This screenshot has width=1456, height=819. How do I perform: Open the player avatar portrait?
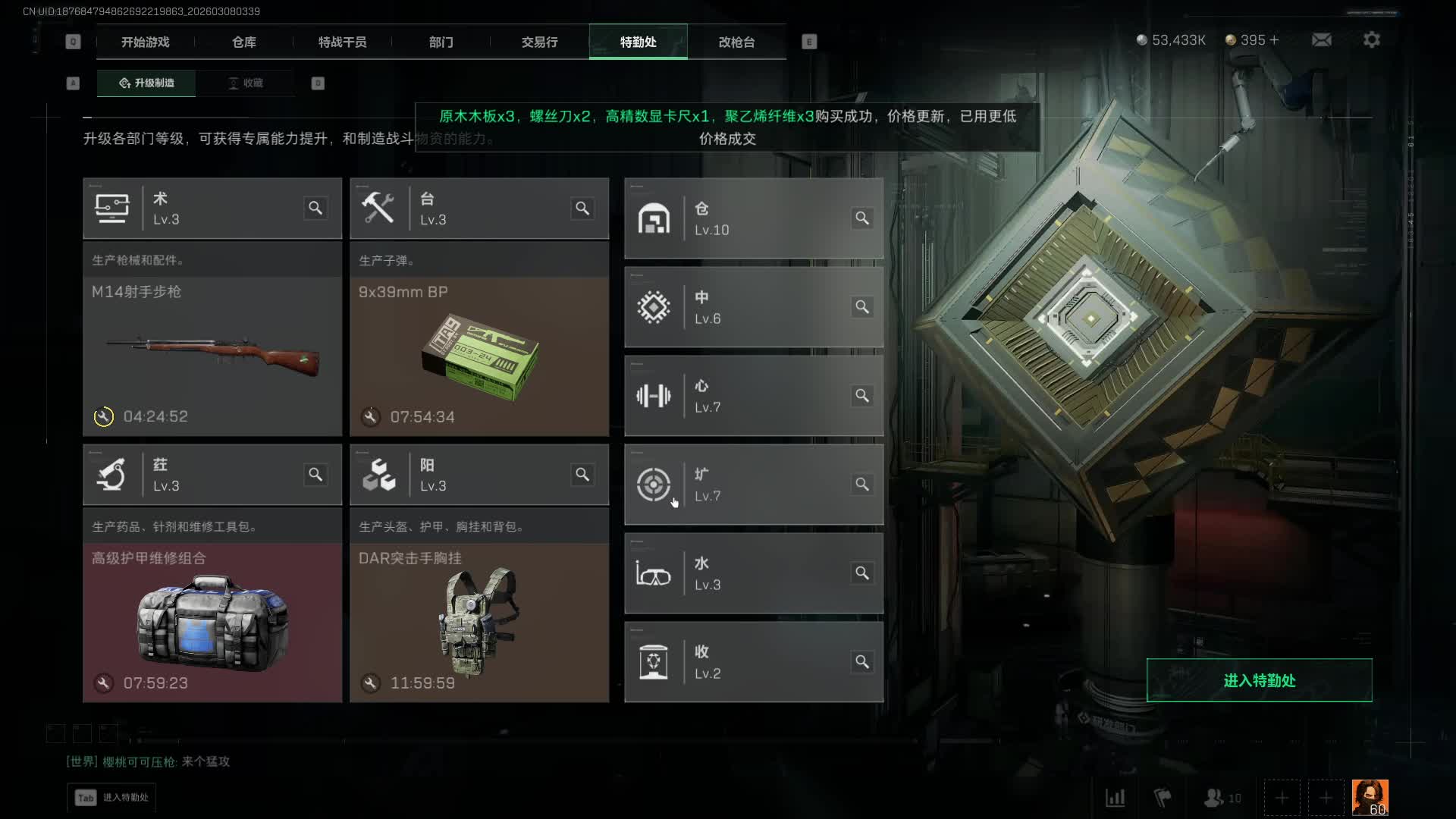pos(1370,798)
